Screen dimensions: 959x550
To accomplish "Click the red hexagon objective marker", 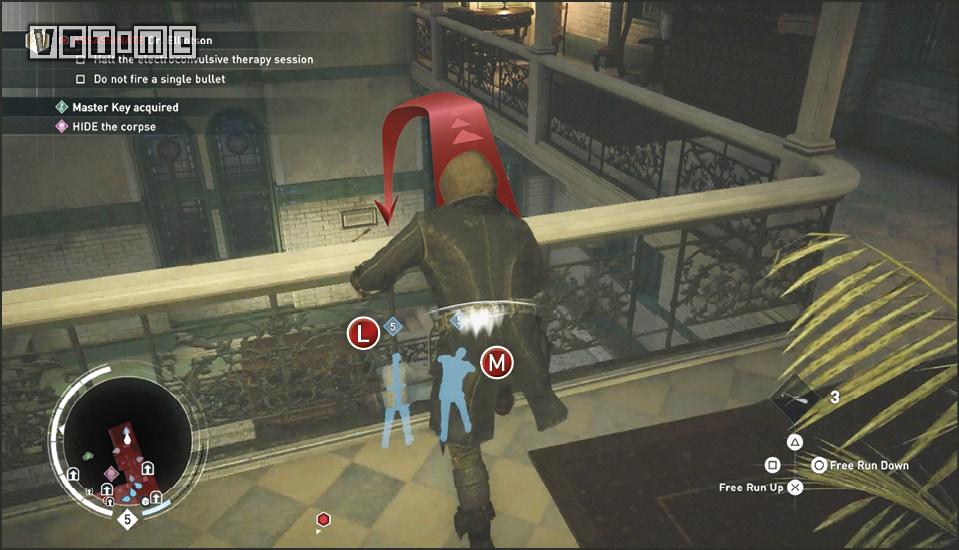I will (323, 519).
